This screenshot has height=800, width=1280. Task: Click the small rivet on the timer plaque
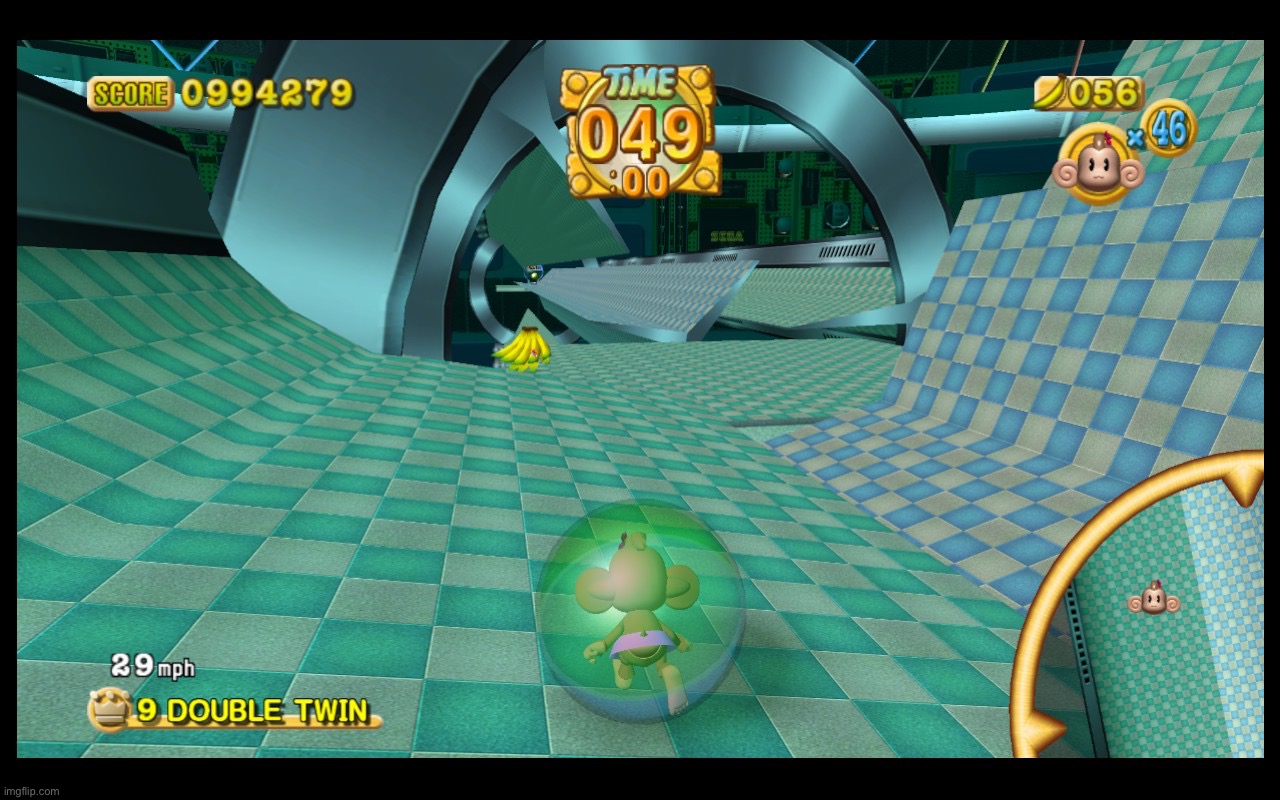(x=578, y=83)
